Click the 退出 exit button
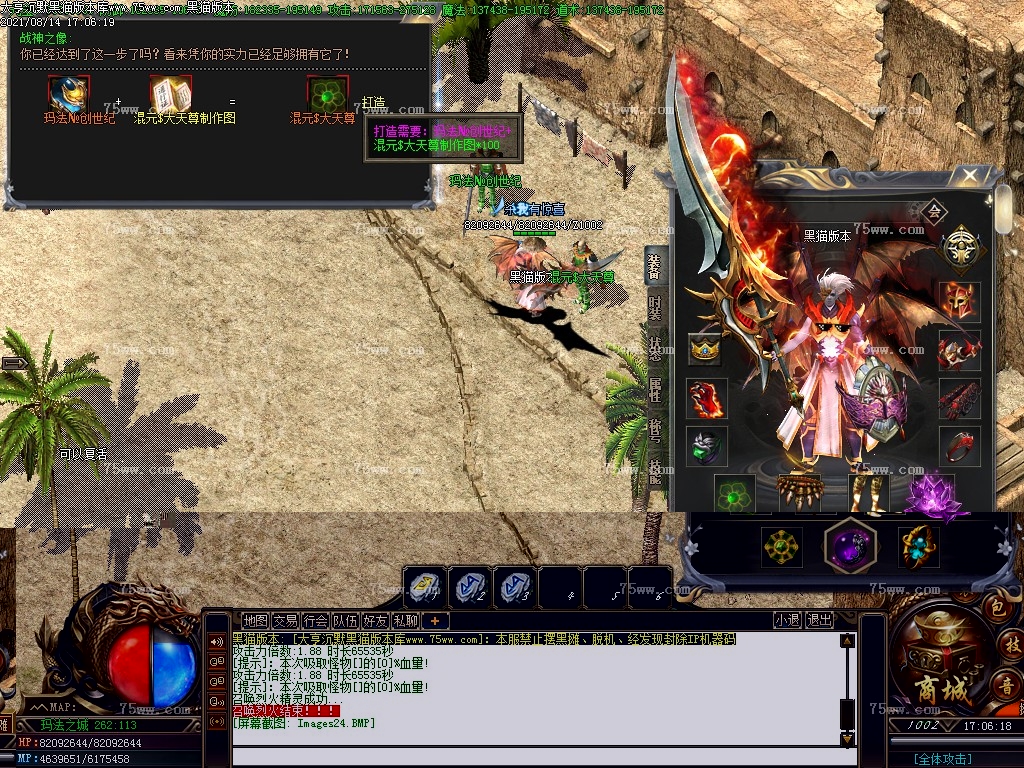The height and width of the screenshot is (768, 1024). point(819,620)
